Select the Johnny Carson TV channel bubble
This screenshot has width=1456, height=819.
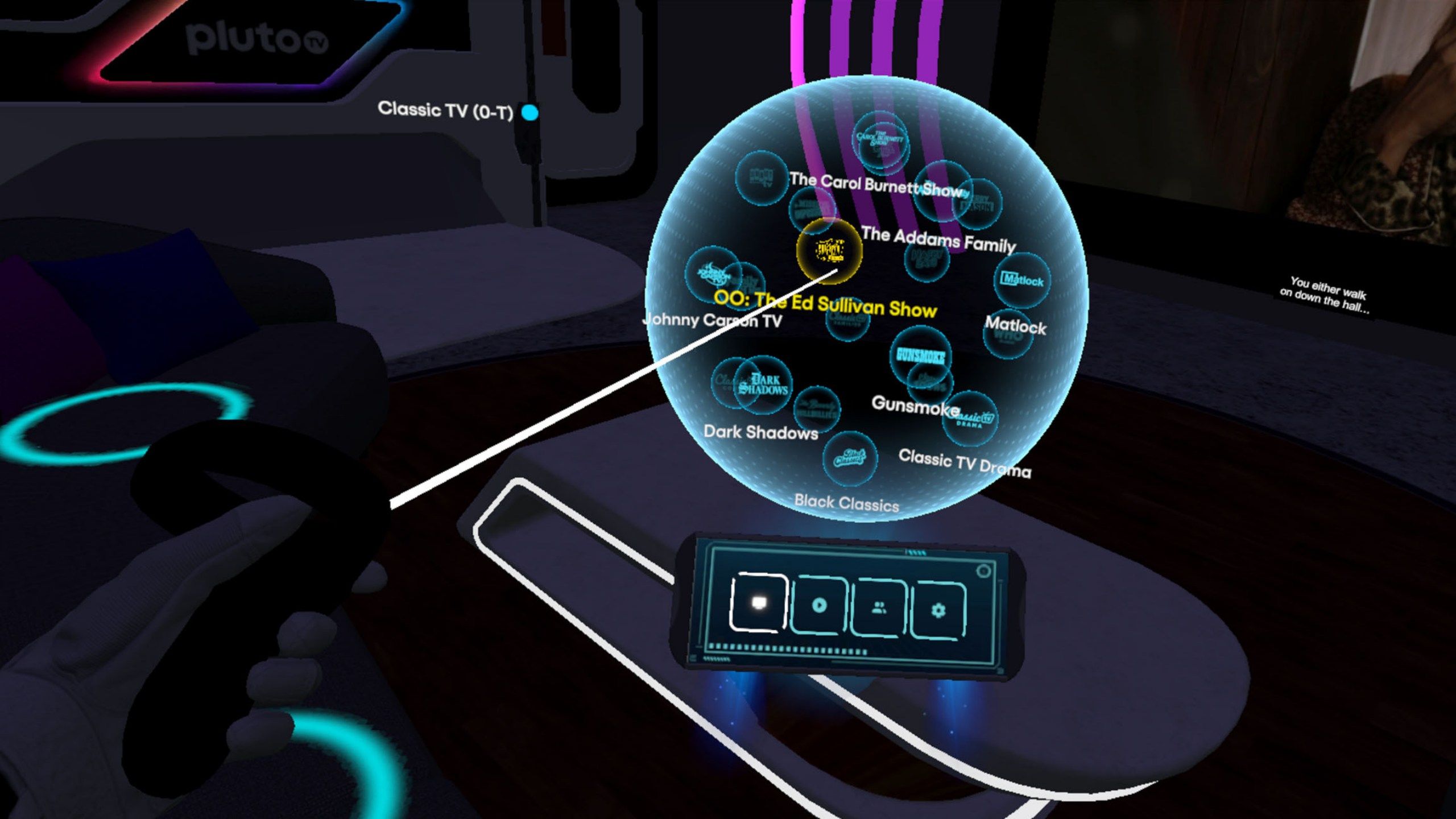coord(711,275)
